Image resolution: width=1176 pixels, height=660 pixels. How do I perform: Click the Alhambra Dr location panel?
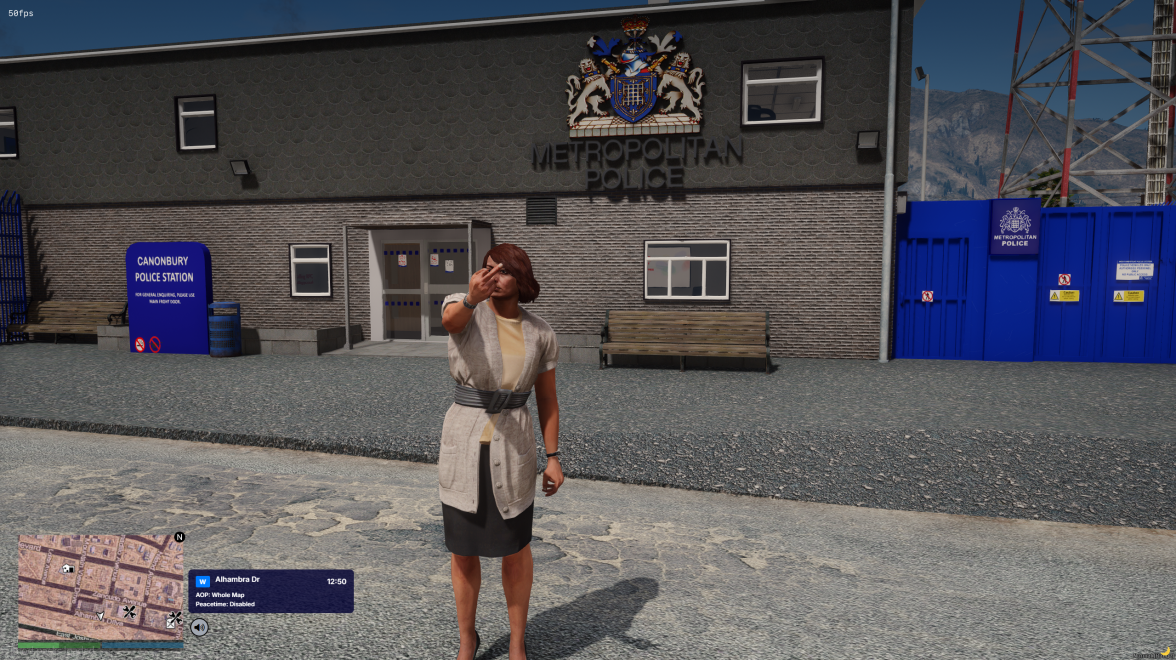click(x=270, y=592)
